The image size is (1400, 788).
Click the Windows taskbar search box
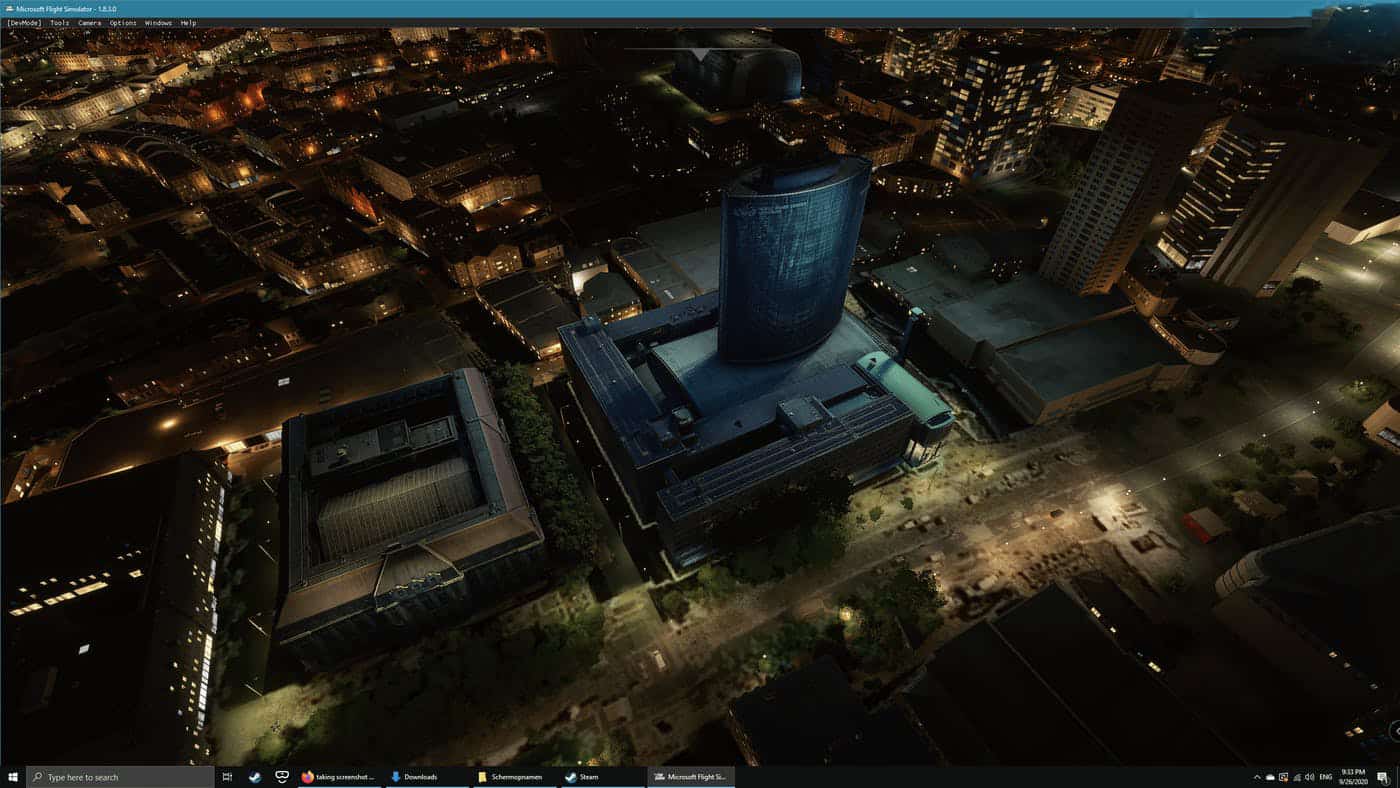tap(120, 777)
